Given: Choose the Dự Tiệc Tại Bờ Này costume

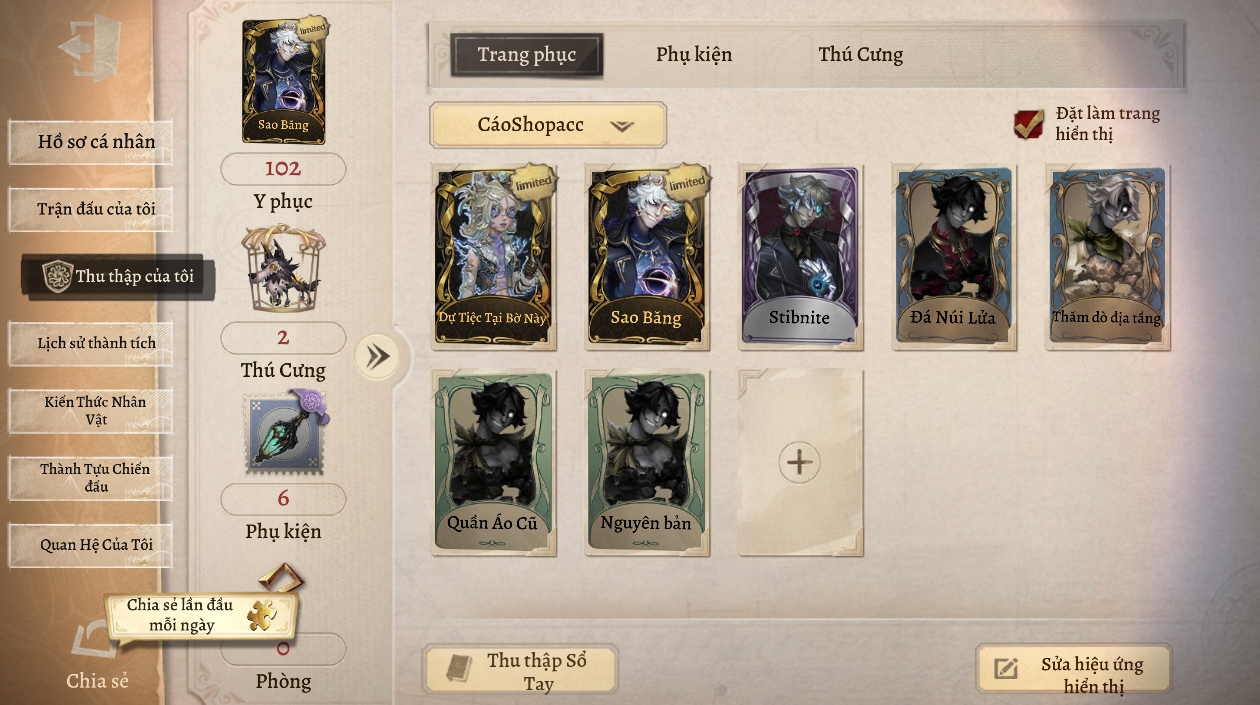Looking at the screenshot, I should click(x=493, y=256).
